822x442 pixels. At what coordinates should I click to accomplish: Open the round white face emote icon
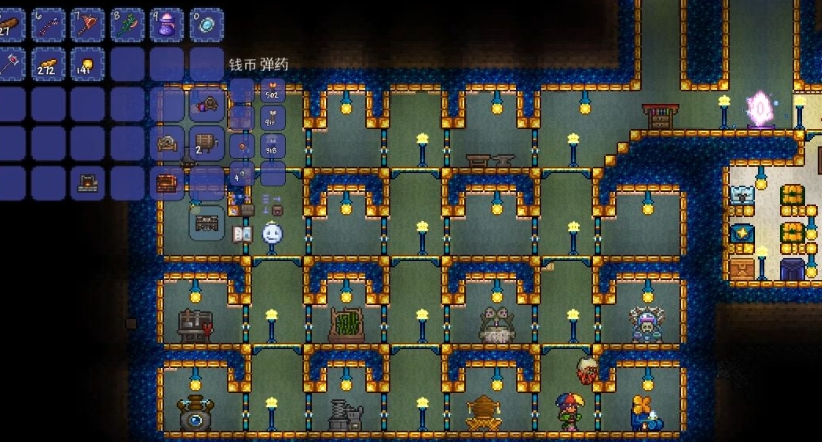coord(272,234)
